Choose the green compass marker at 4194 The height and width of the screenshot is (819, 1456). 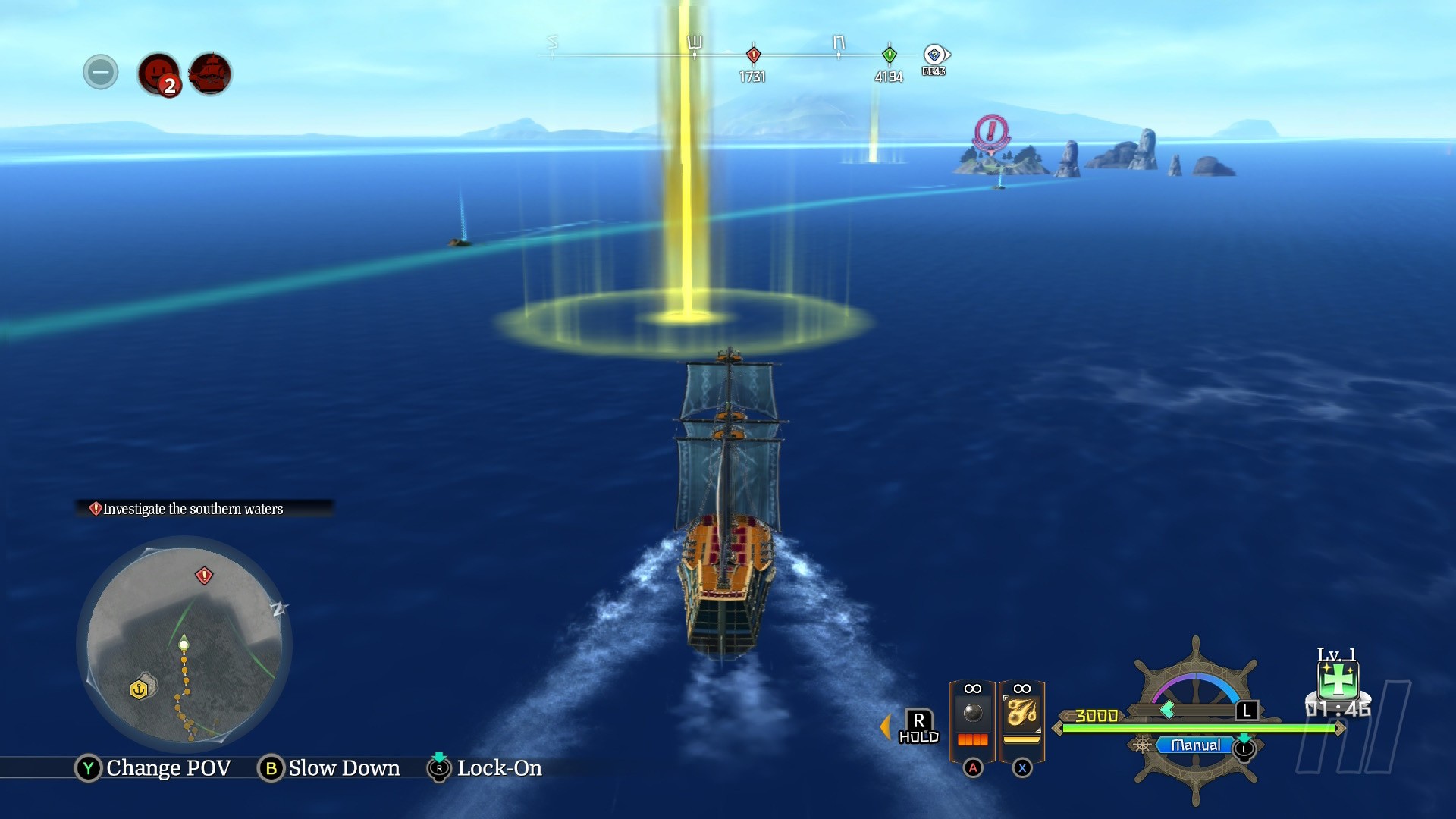pos(890,55)
